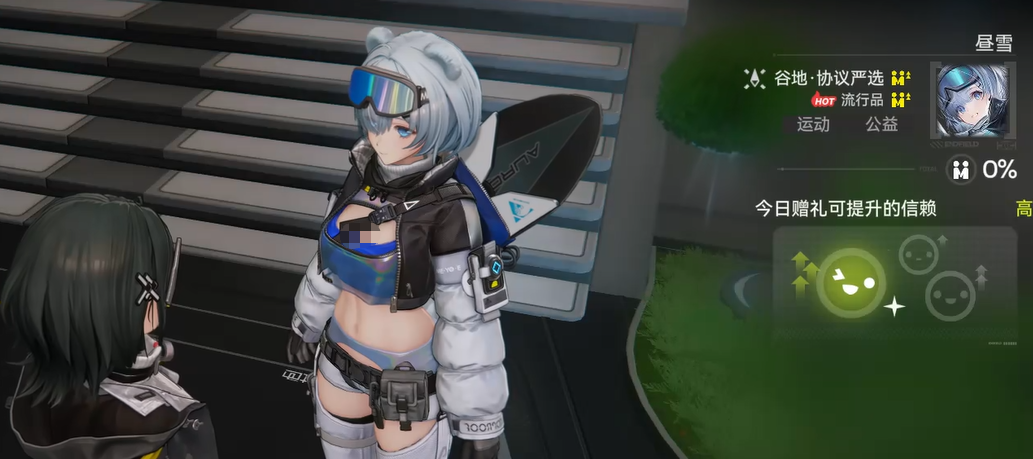Image resolution: width=1033 pixels, height=459 pixels.
Task: Click the glowing green winking face icon
Action: point(850,281)
